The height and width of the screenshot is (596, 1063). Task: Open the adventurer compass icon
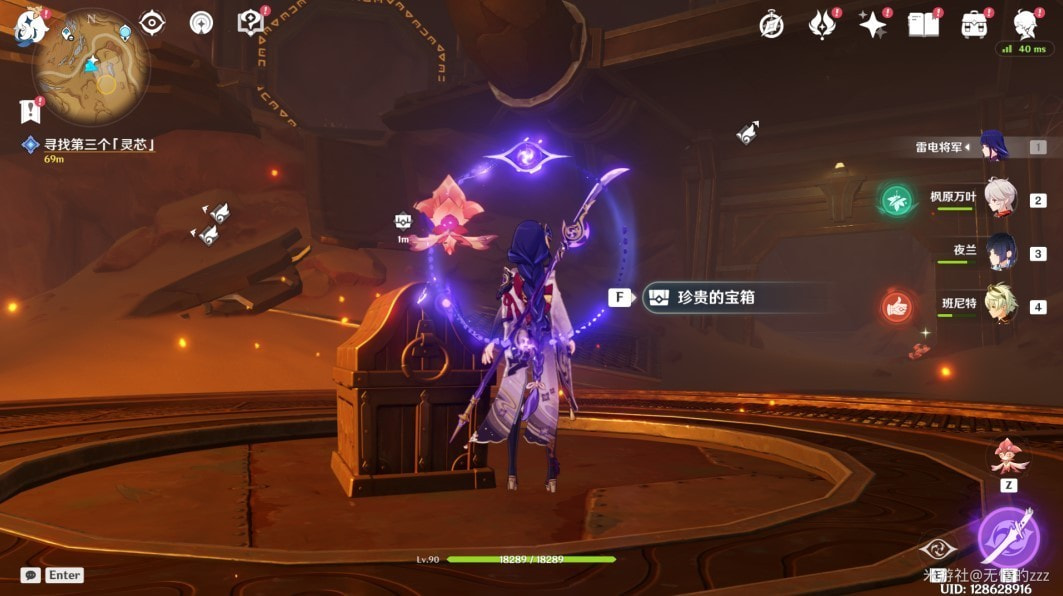[771, 25]
